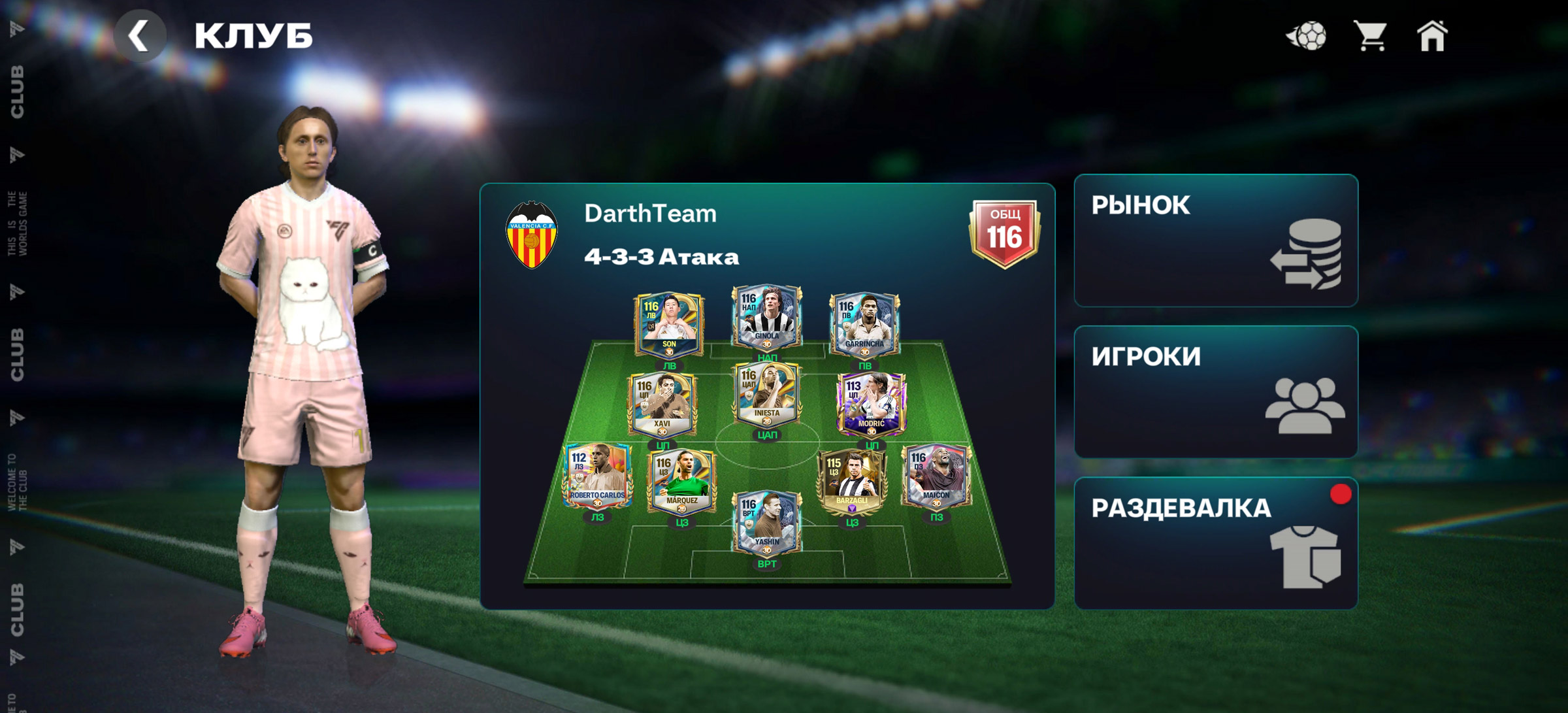Screen dimensions: 1568x713
Task: Open the DarthTeam 4-3-3 formation header
Action: point(661,235)
